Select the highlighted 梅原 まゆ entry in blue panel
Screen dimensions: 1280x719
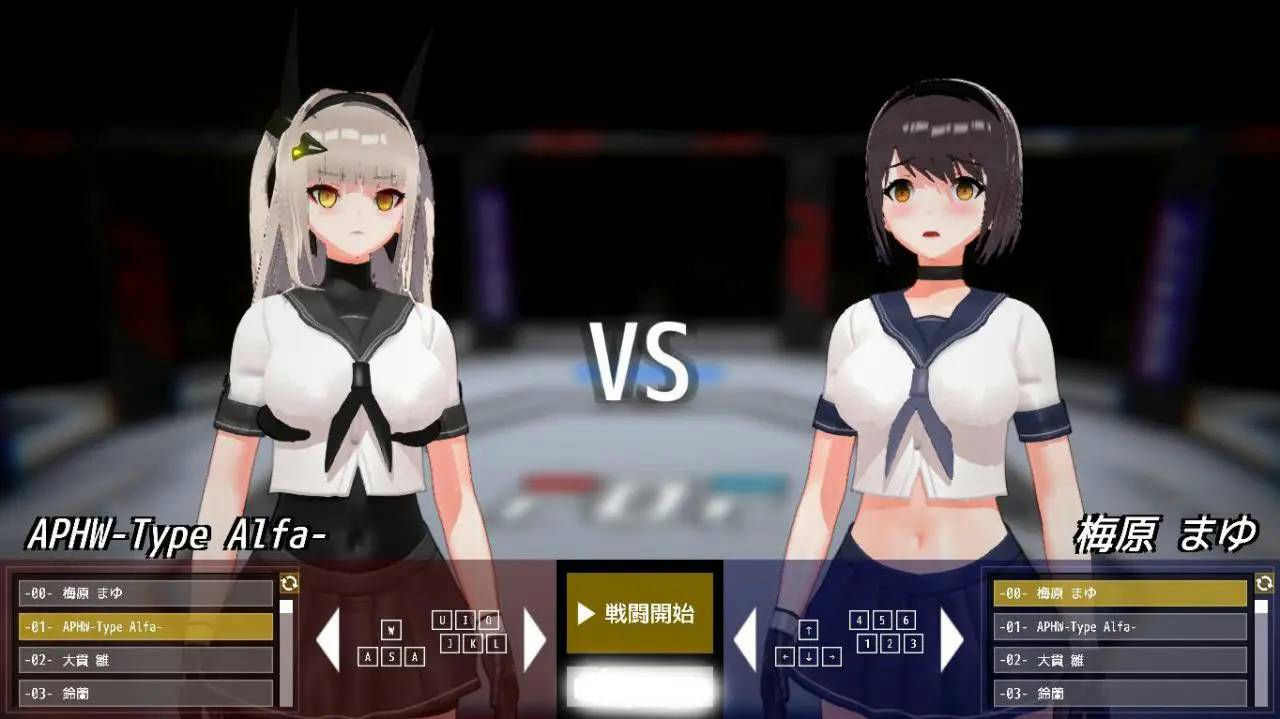1120,593
